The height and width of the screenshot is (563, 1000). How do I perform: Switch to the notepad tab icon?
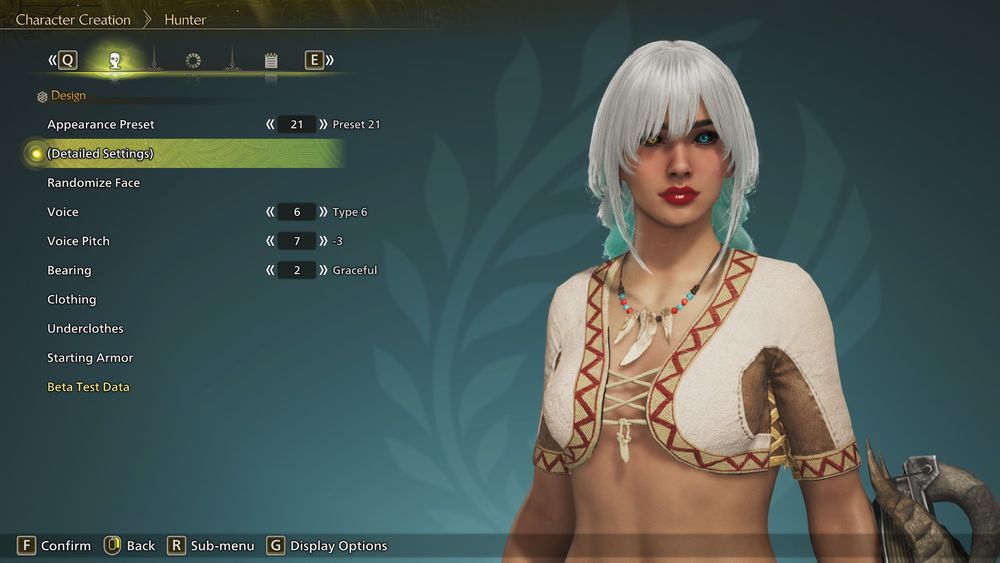[x=271, y=61]
